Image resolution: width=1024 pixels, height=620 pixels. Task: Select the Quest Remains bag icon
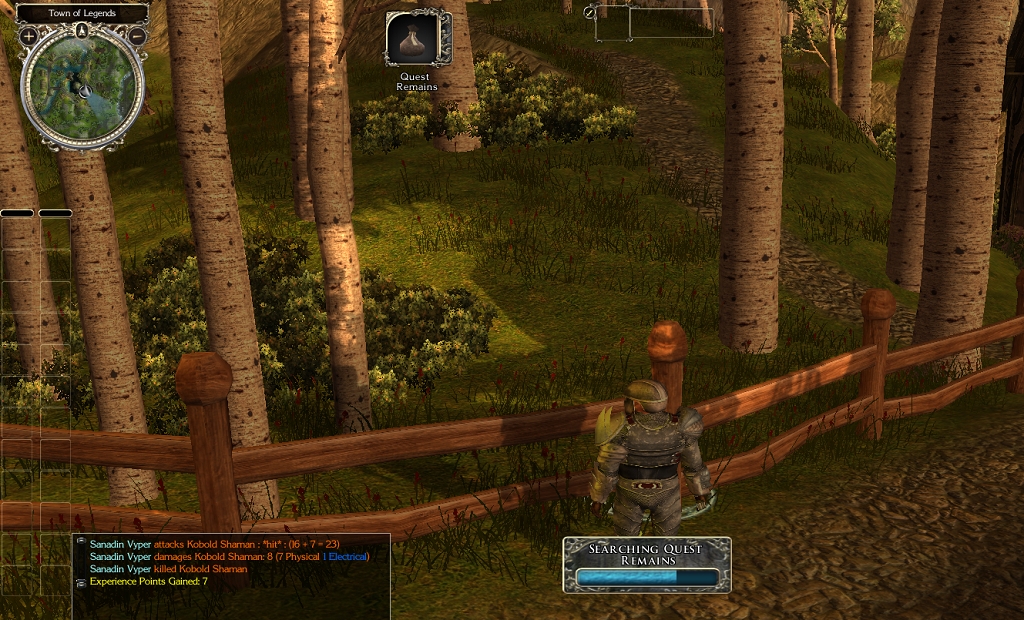coord(418,39)
